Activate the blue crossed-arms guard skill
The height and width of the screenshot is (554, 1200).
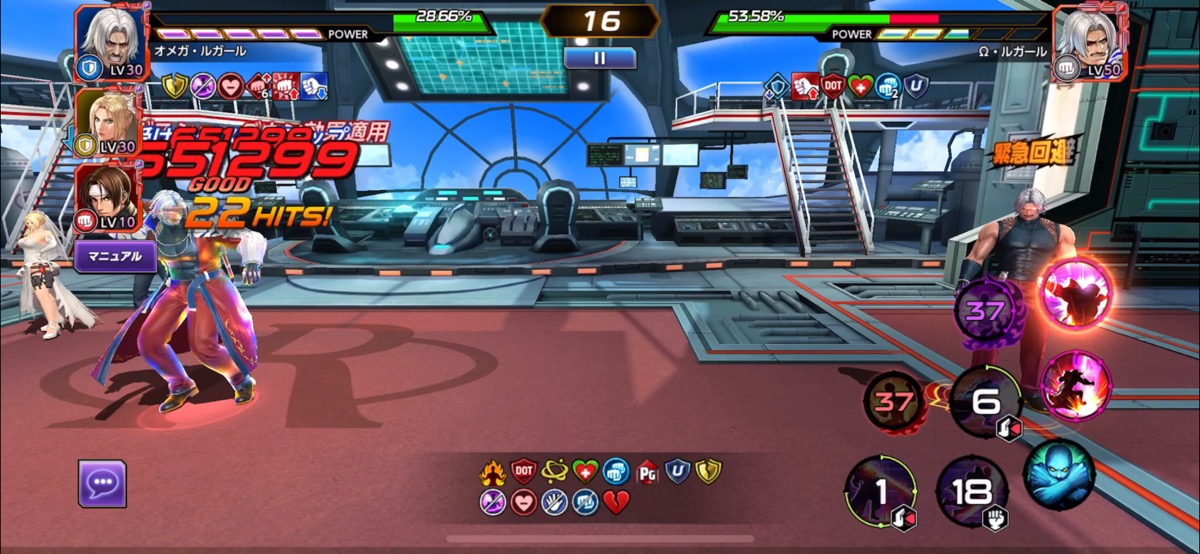click(x=1059, y=473)
